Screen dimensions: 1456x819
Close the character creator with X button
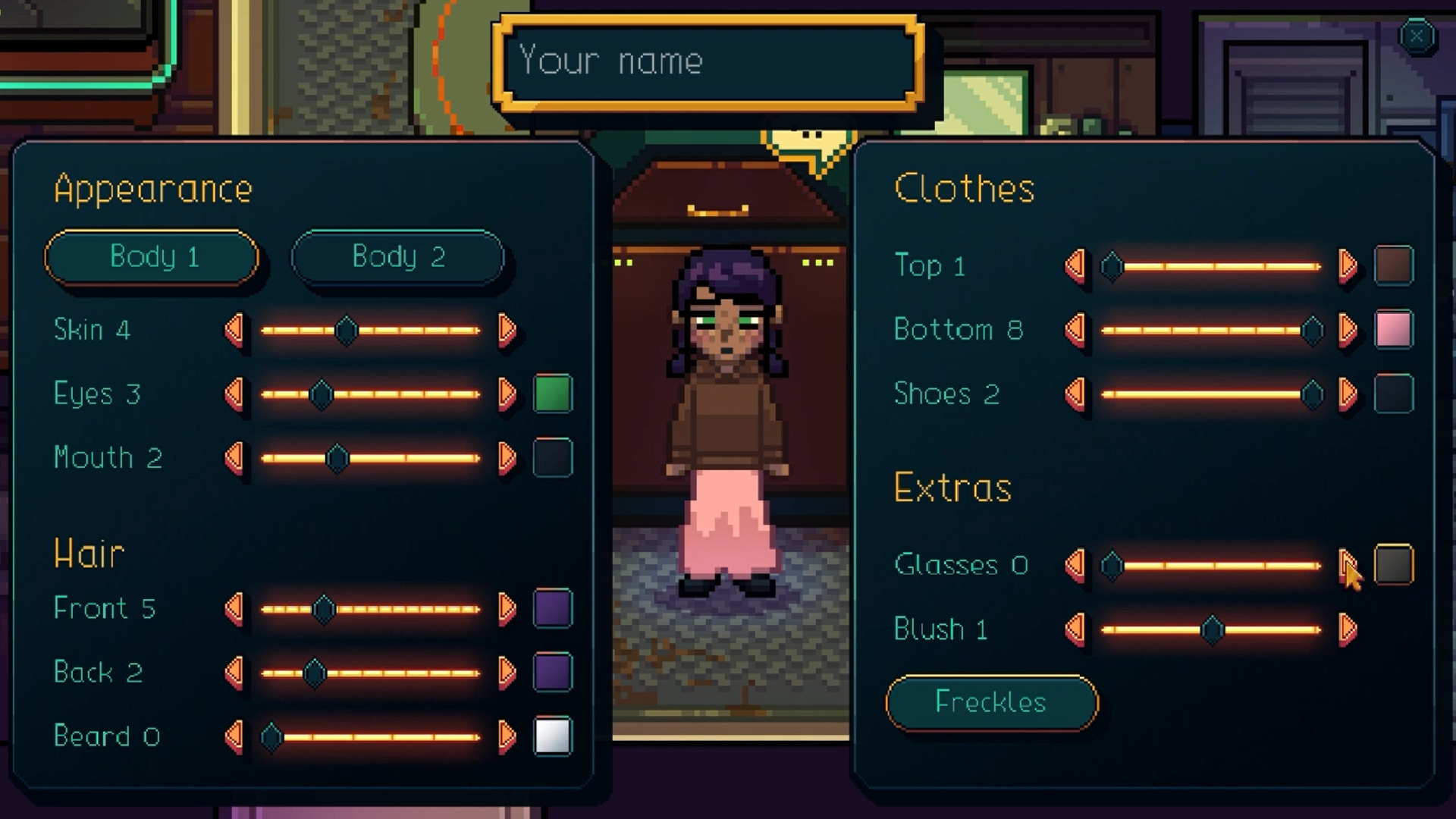1416,36
